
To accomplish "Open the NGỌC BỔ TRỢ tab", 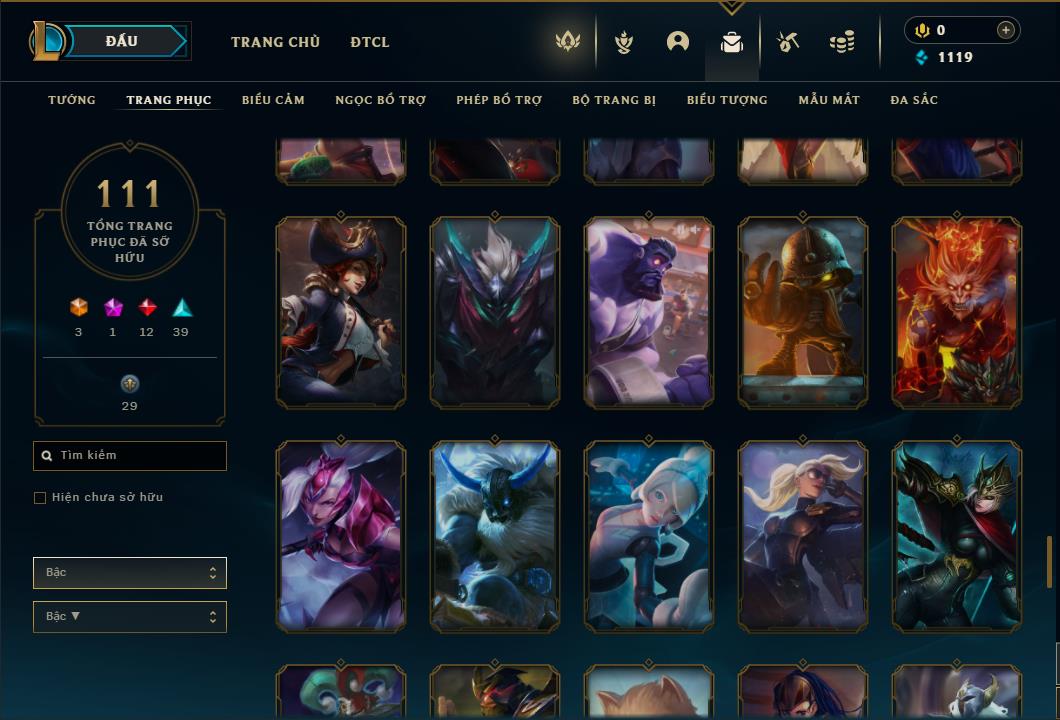I will coord(380,100).
